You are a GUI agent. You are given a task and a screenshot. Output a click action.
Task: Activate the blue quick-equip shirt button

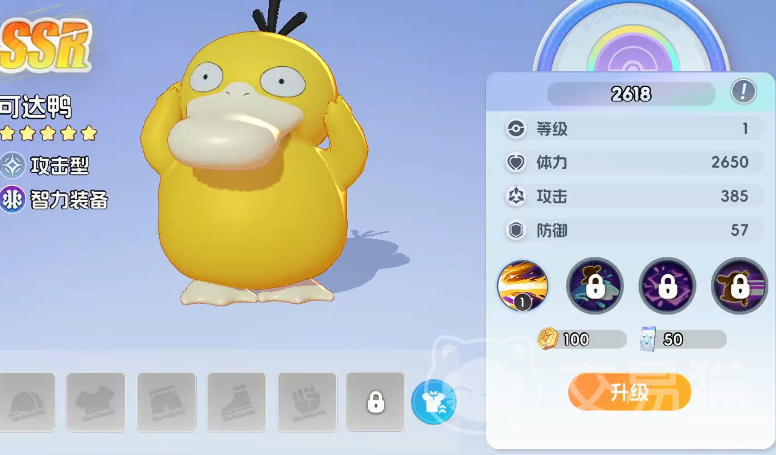pyautogui.click(x=433, y=402)
